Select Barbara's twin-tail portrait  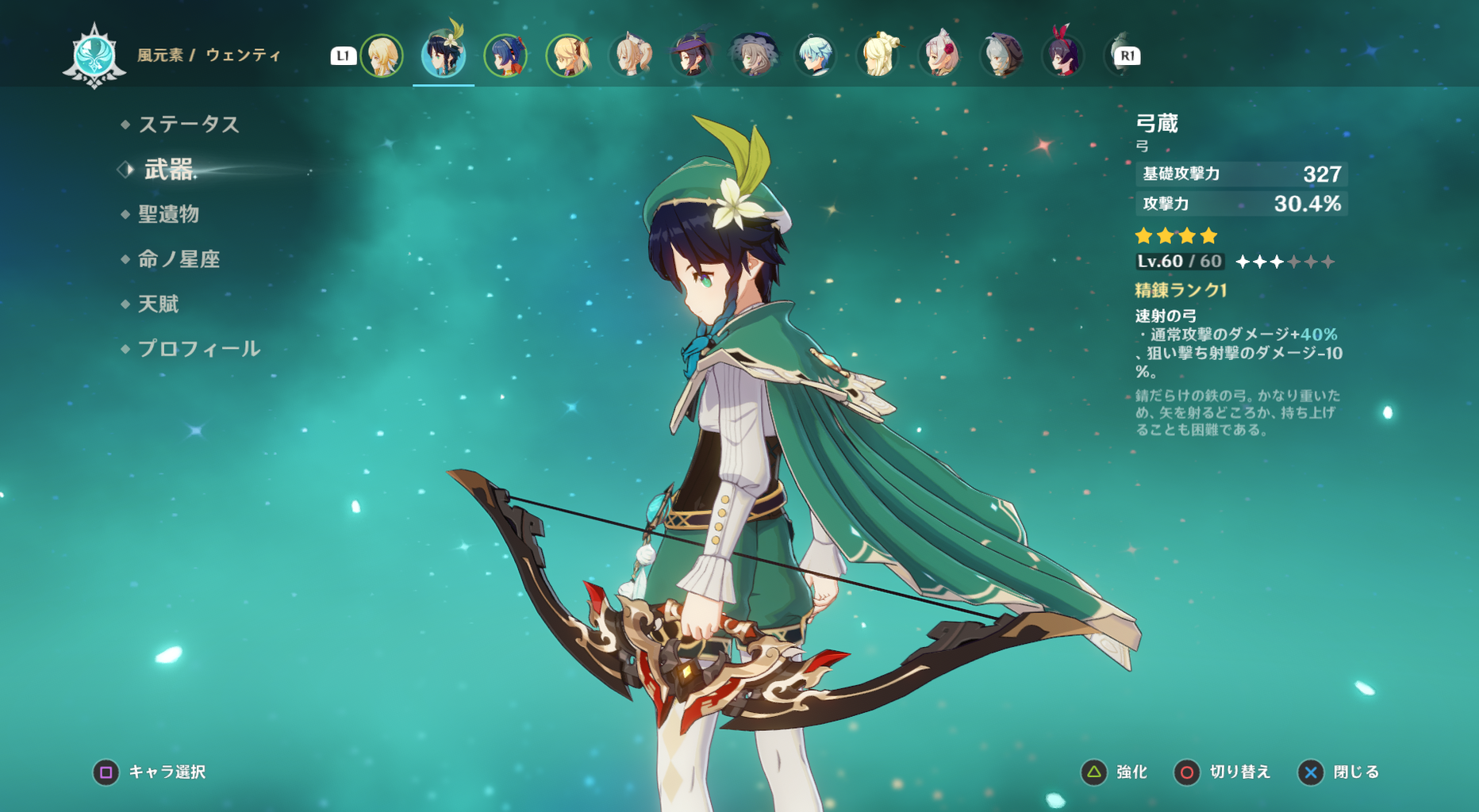click(631, 56)
